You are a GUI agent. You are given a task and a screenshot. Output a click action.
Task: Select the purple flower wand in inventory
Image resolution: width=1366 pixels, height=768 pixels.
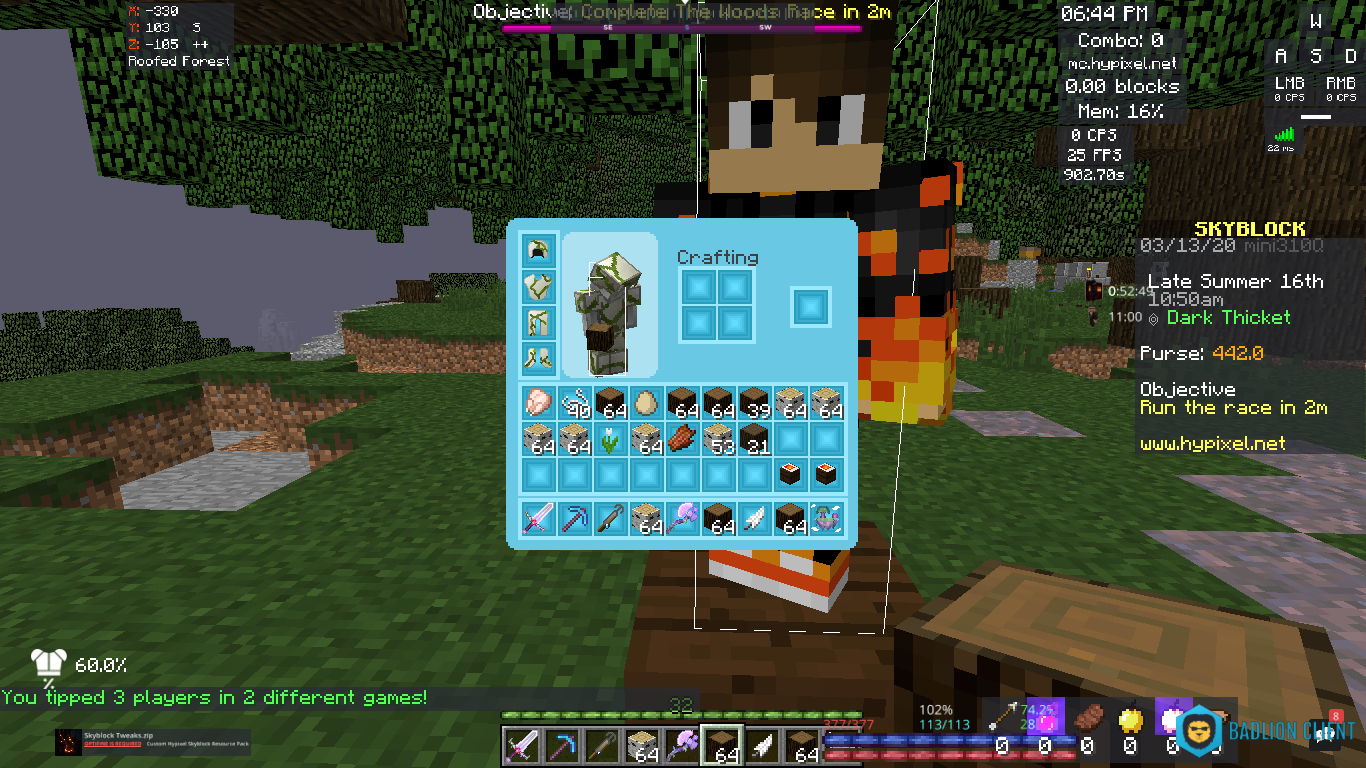[x=683, y=518]
